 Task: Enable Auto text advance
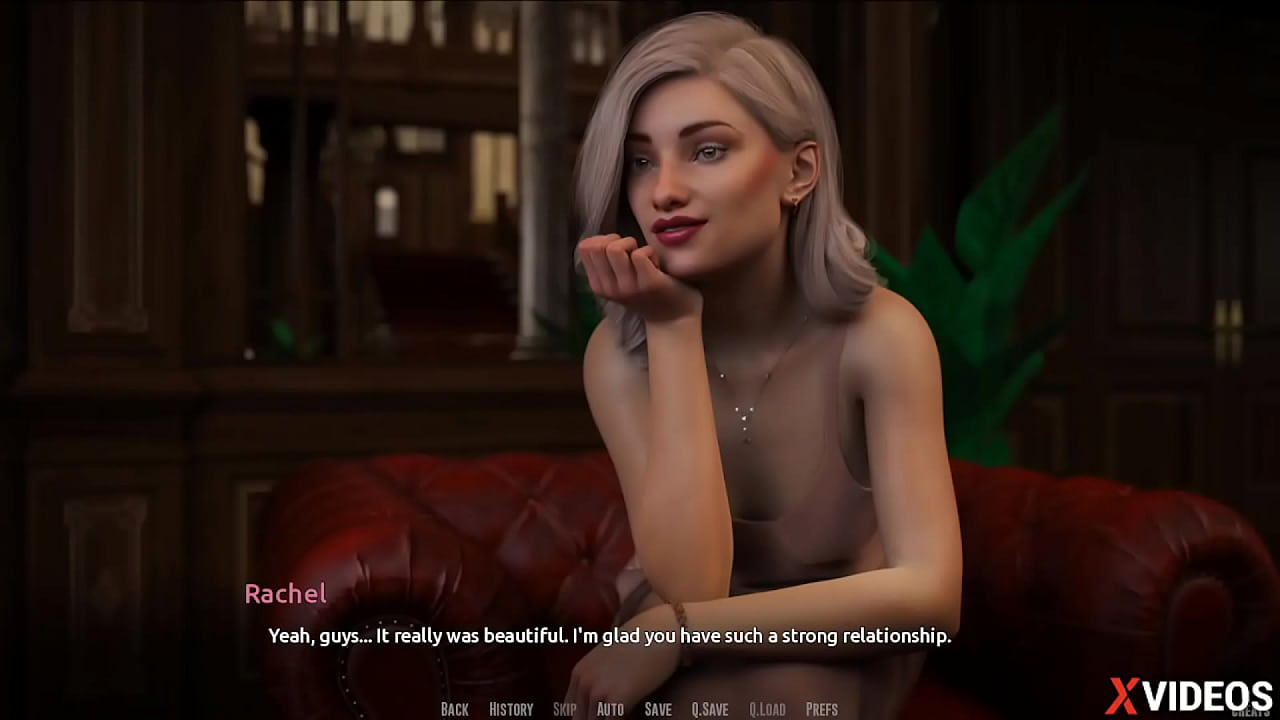point(610,709)
